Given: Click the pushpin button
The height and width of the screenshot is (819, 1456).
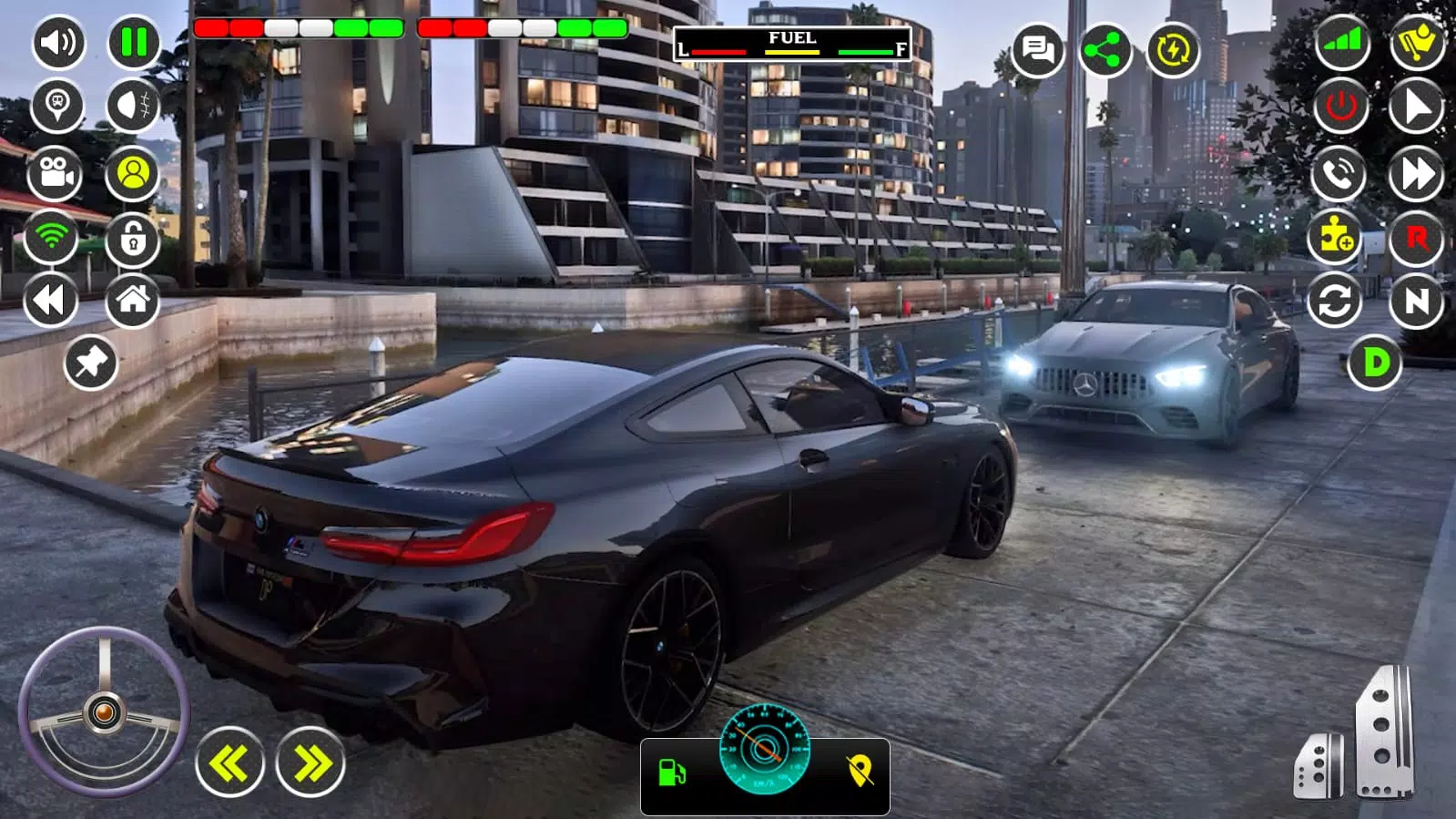Looking at the screenshot, I should (x=91, y=363).
